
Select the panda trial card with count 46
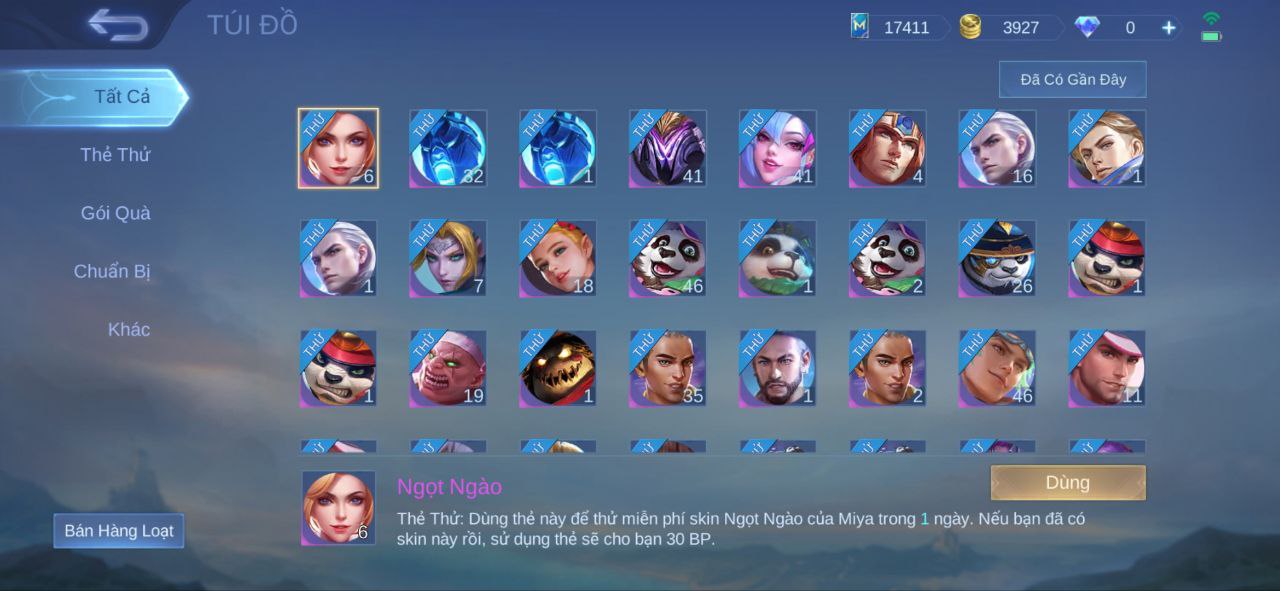(x=668, y=258)
